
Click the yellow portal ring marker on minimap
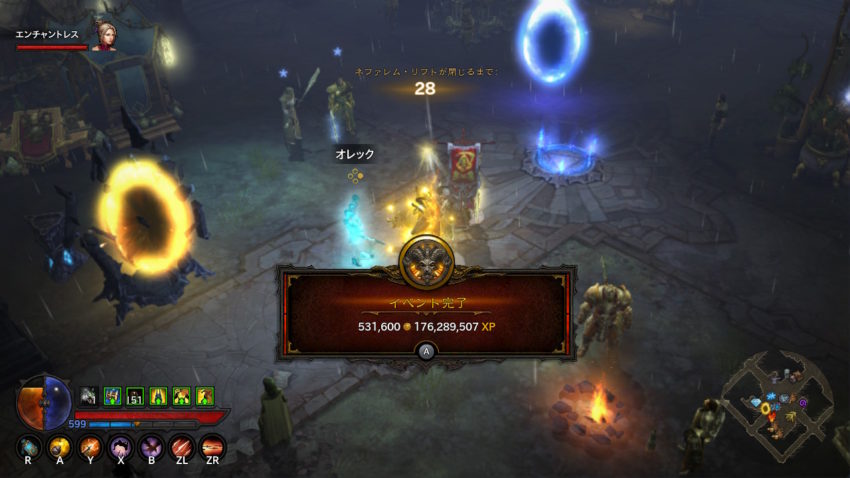click(x=765, y=408)
